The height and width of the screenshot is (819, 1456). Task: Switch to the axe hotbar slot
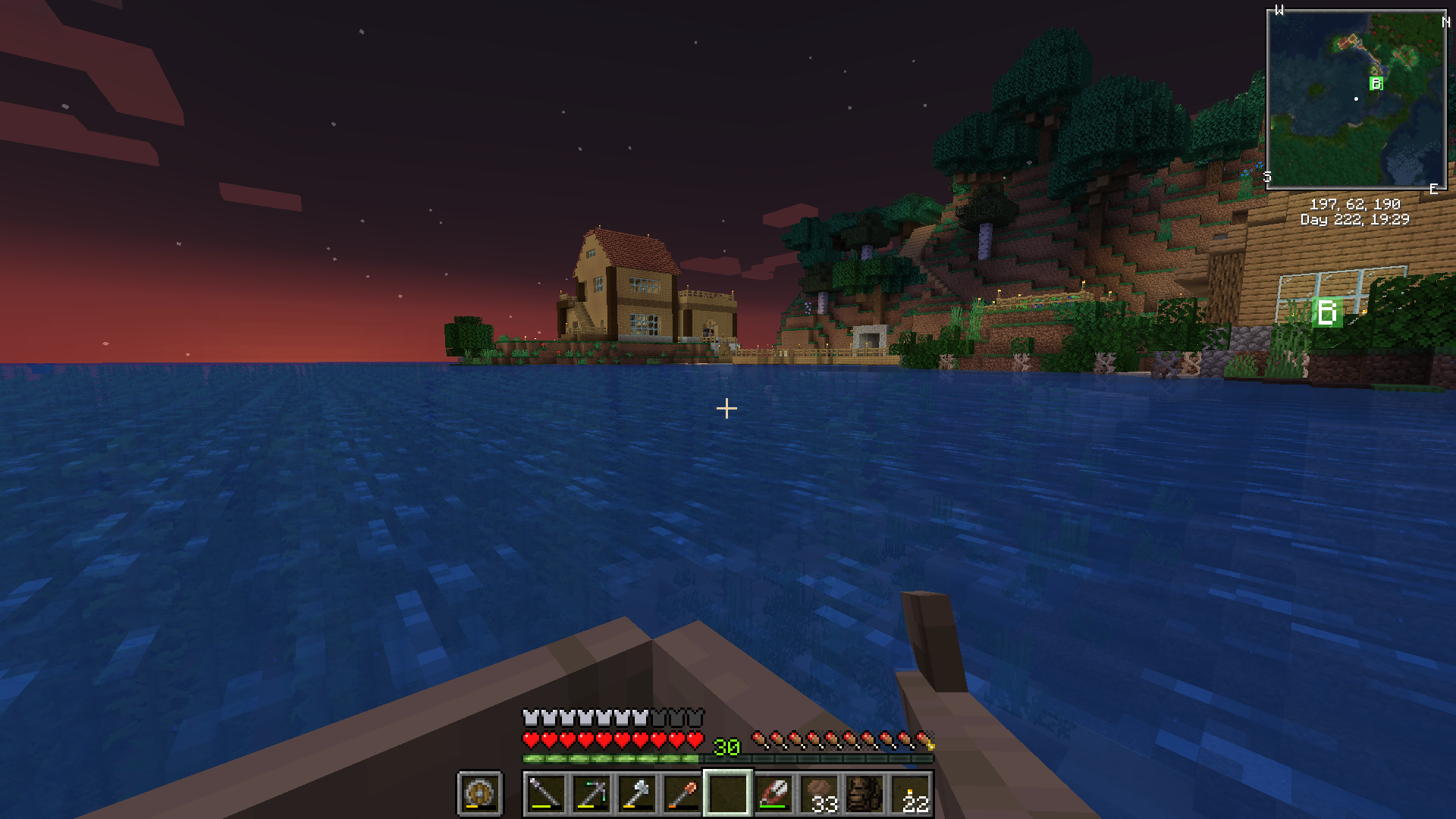click(636, 794)
